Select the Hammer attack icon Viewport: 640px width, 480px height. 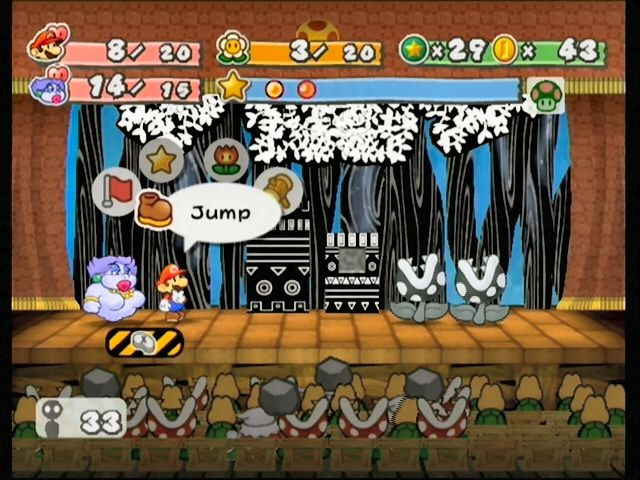[278, 188]
